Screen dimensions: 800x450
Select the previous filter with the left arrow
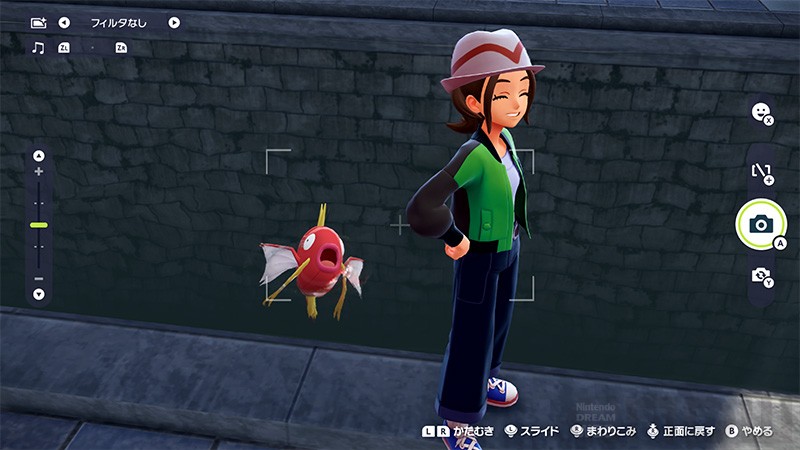click(64, 22)
